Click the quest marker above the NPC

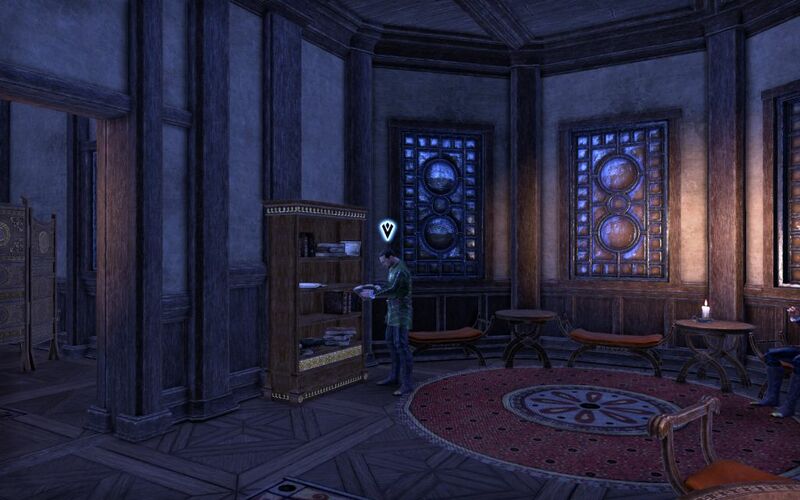tap(388, 231)
